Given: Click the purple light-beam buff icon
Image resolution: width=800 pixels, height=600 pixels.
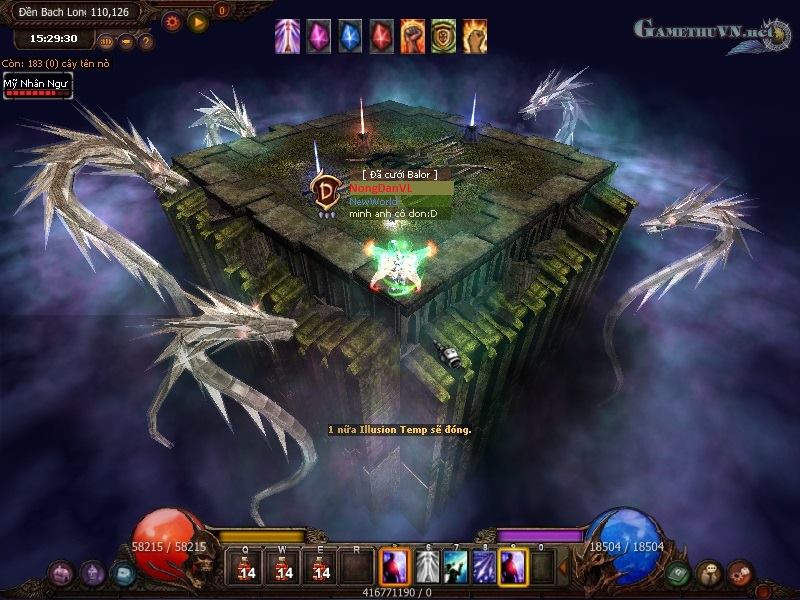Looking at the screenshot, I should coord(287,36).
